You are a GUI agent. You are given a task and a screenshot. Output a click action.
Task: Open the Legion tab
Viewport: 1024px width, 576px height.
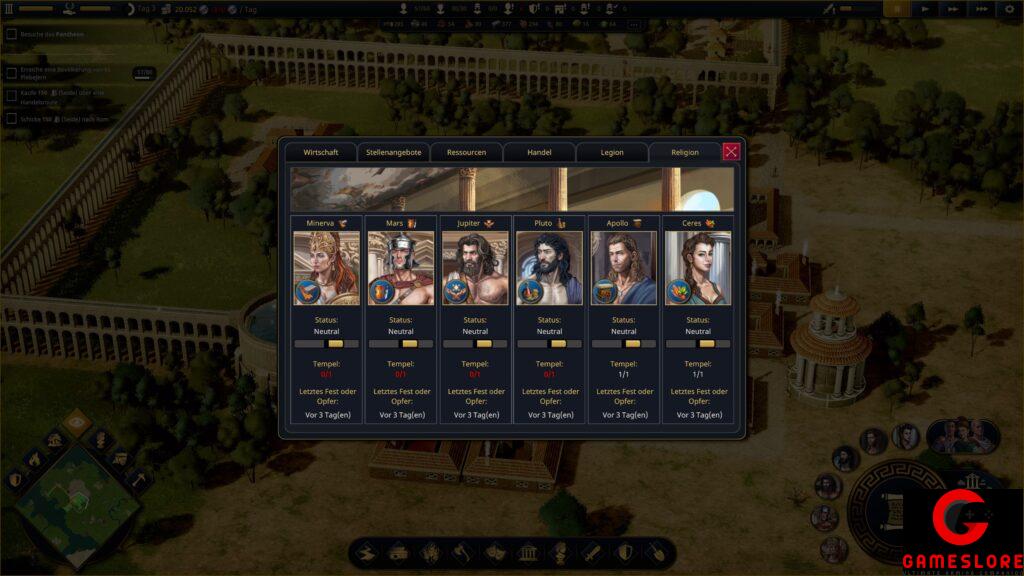pos(612,152)
